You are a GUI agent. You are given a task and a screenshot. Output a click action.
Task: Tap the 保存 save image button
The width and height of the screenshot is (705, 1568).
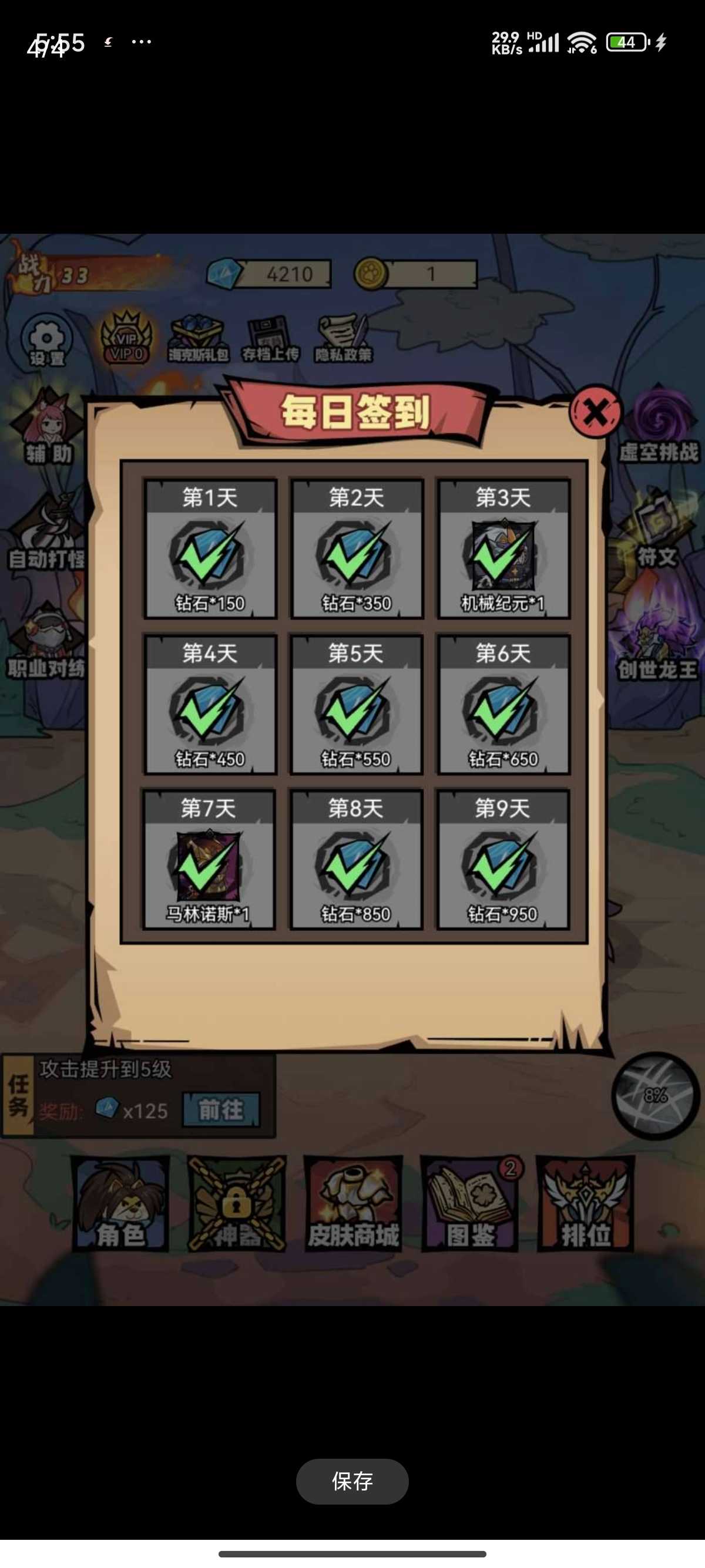352,1481
